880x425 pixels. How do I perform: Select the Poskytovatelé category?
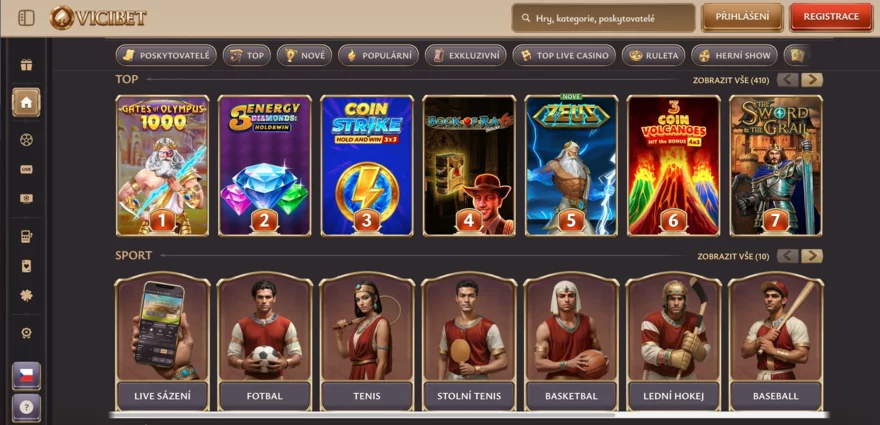point(165,56)
